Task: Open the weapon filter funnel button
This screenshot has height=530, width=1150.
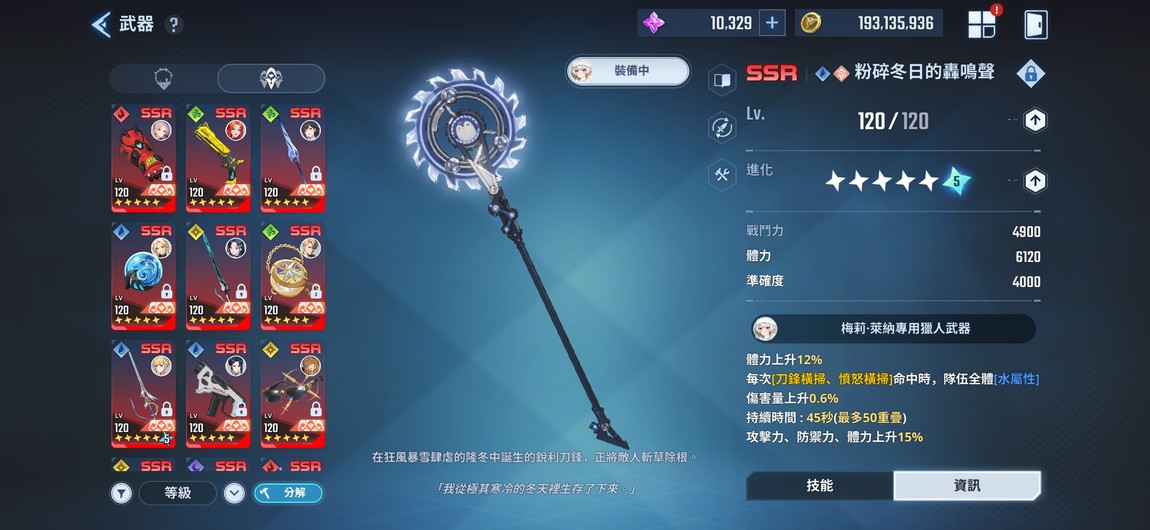Action: (x=121, y=492)
